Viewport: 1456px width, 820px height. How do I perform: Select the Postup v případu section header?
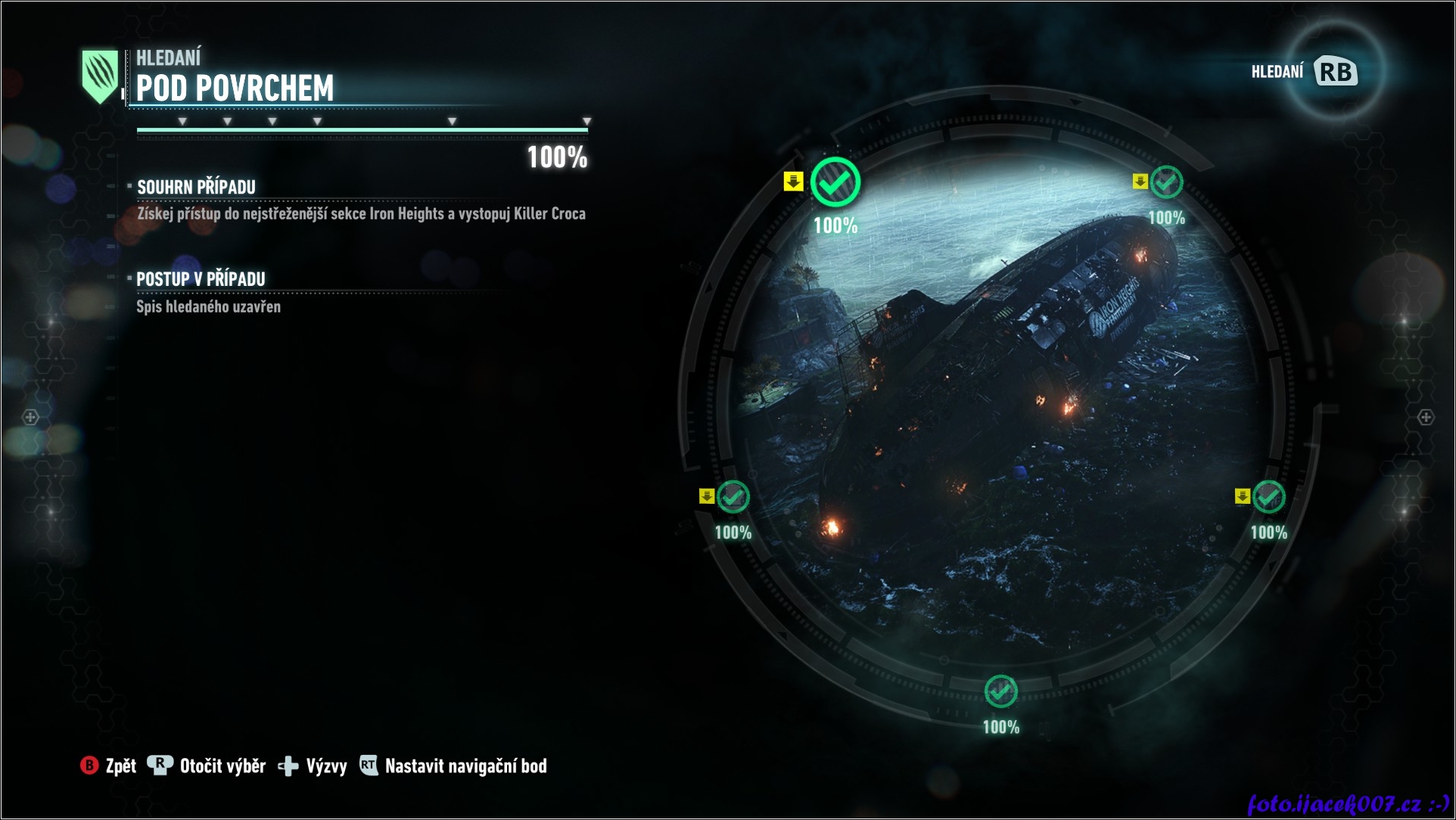201,279
